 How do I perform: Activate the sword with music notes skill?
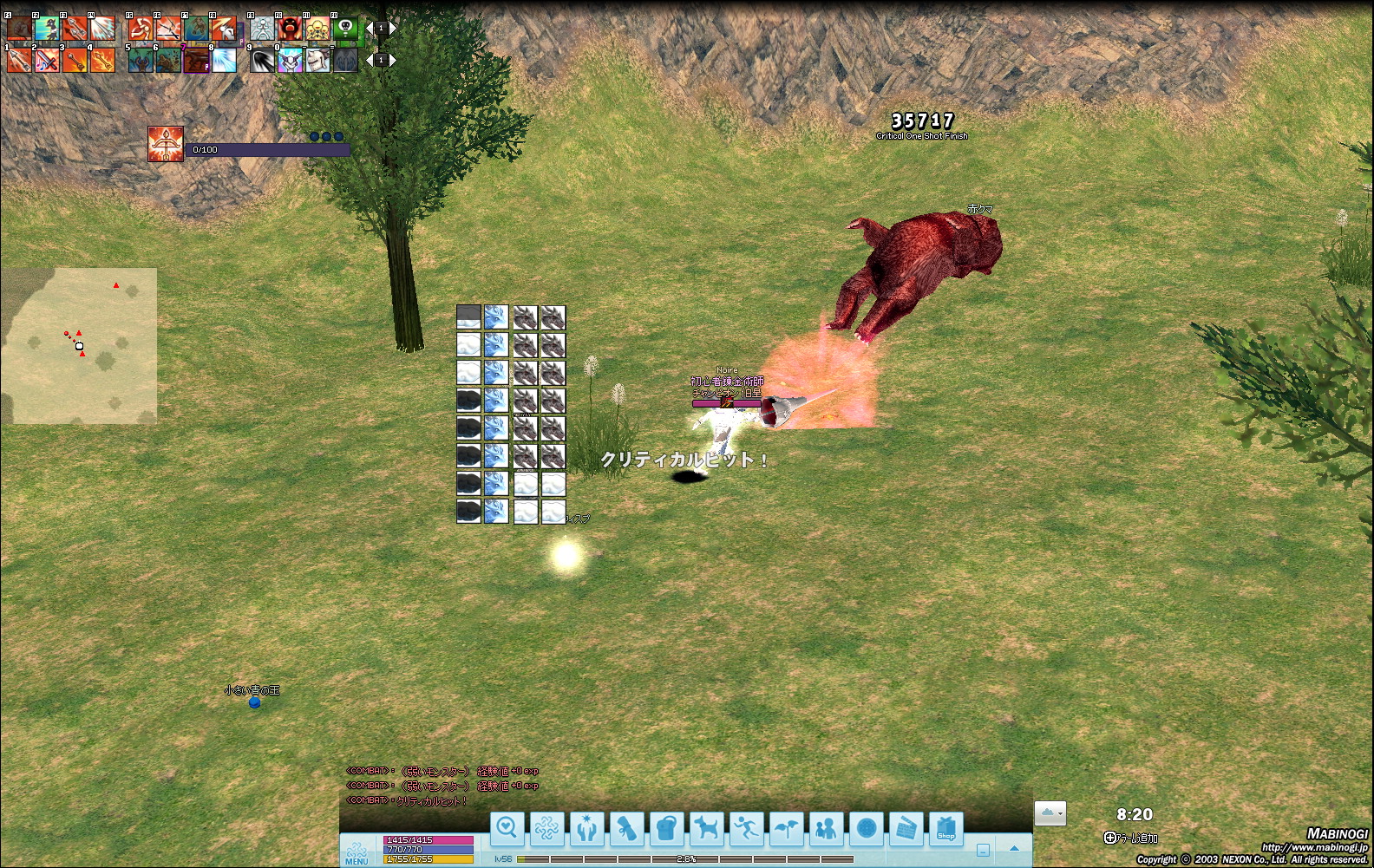tap(47, 60)
